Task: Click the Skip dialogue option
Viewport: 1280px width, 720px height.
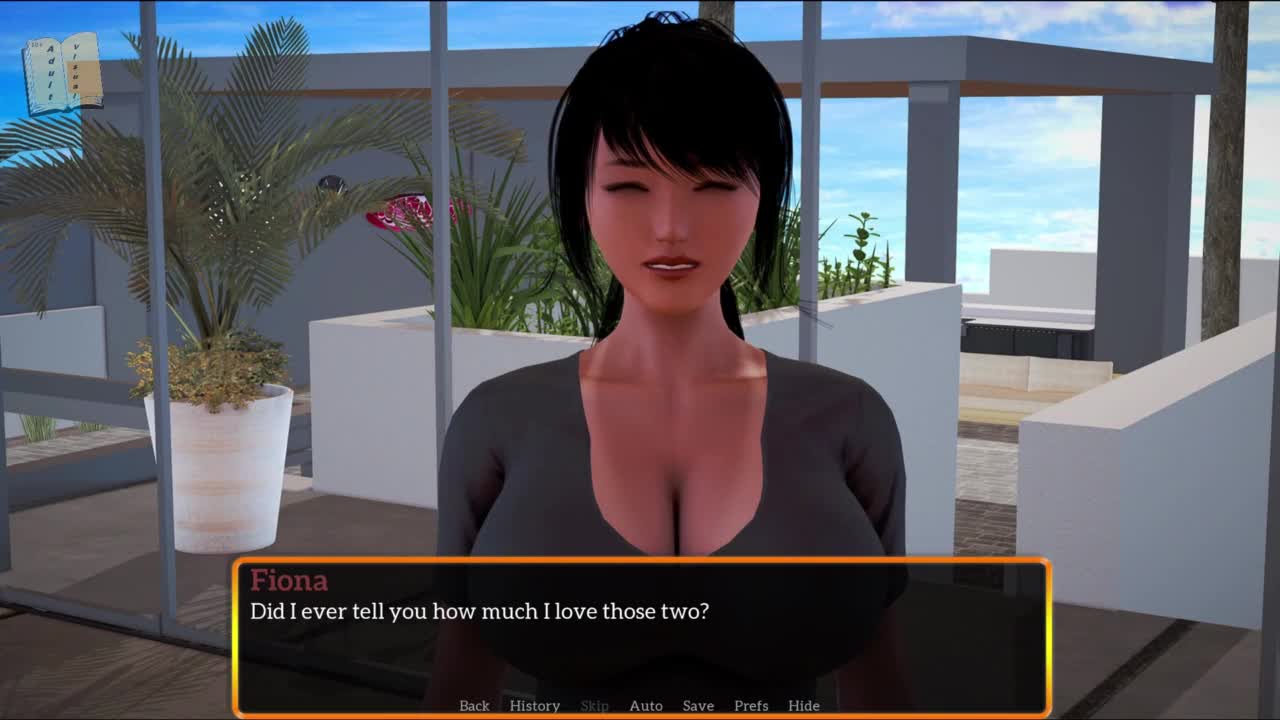Action: pyautogui.click(x=594, y=705)
